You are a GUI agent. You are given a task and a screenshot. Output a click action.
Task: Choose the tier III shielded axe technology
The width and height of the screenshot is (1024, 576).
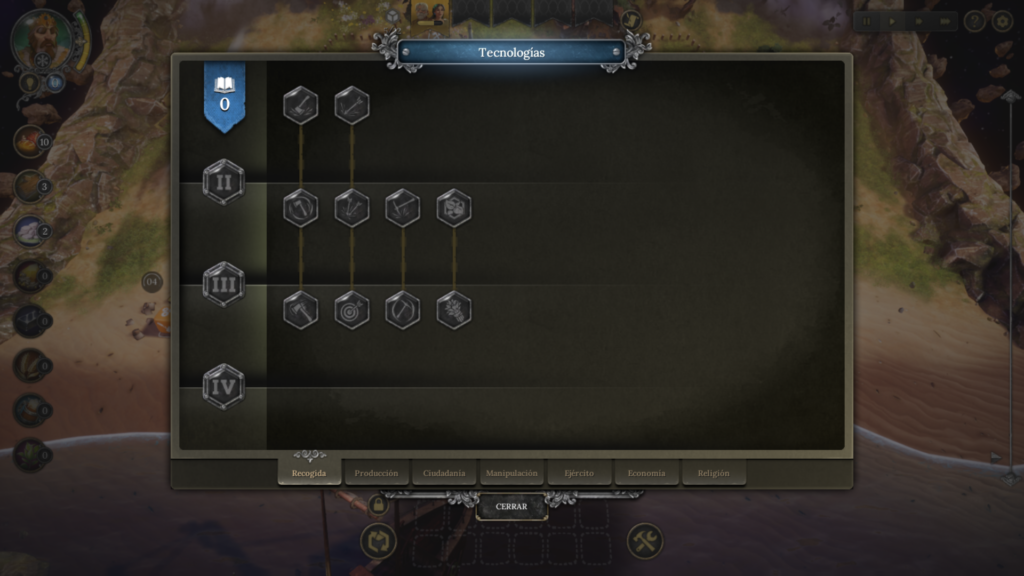tap(300, 310)
